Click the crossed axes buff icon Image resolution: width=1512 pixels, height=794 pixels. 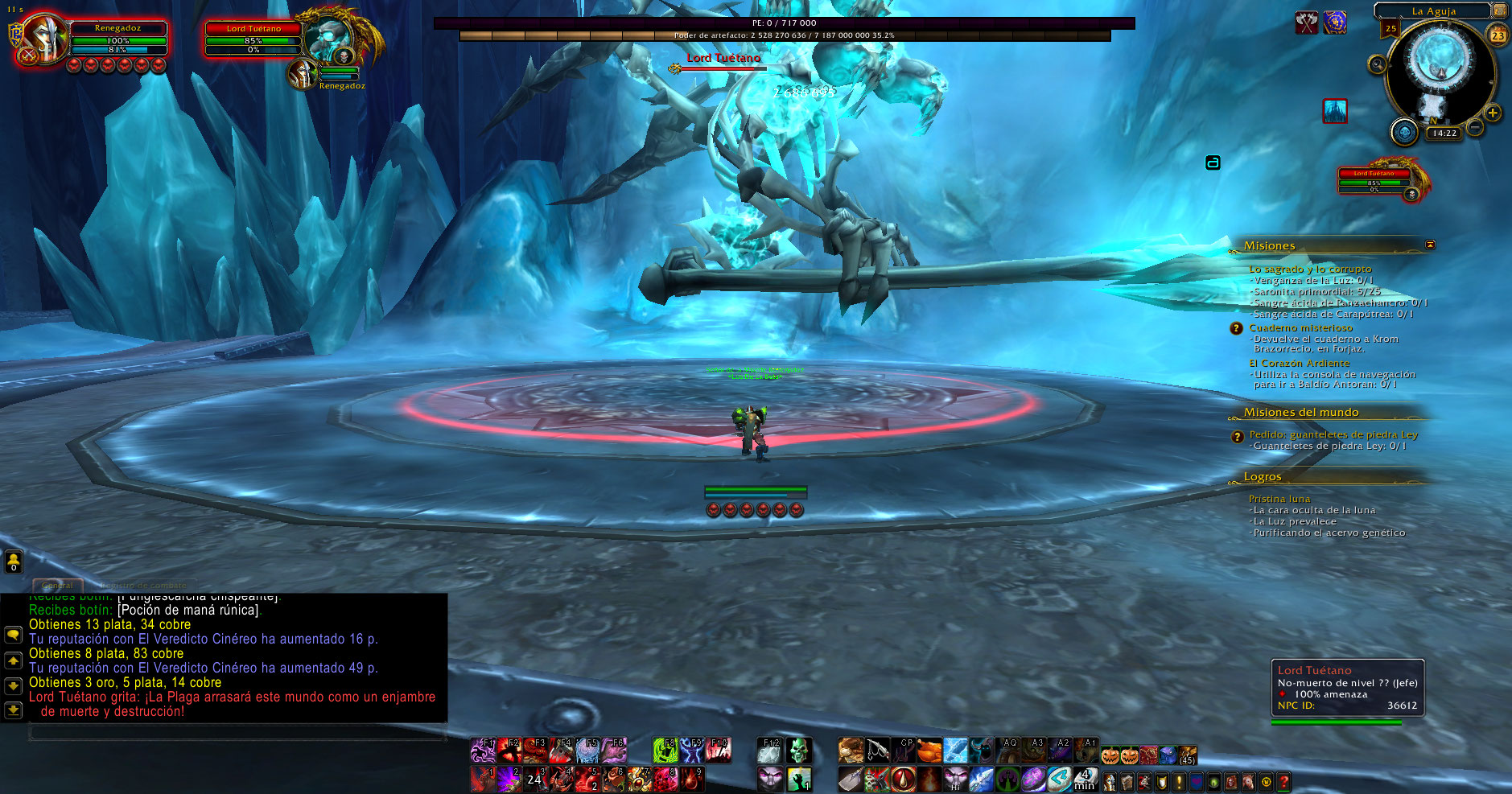pos(1306,23)
